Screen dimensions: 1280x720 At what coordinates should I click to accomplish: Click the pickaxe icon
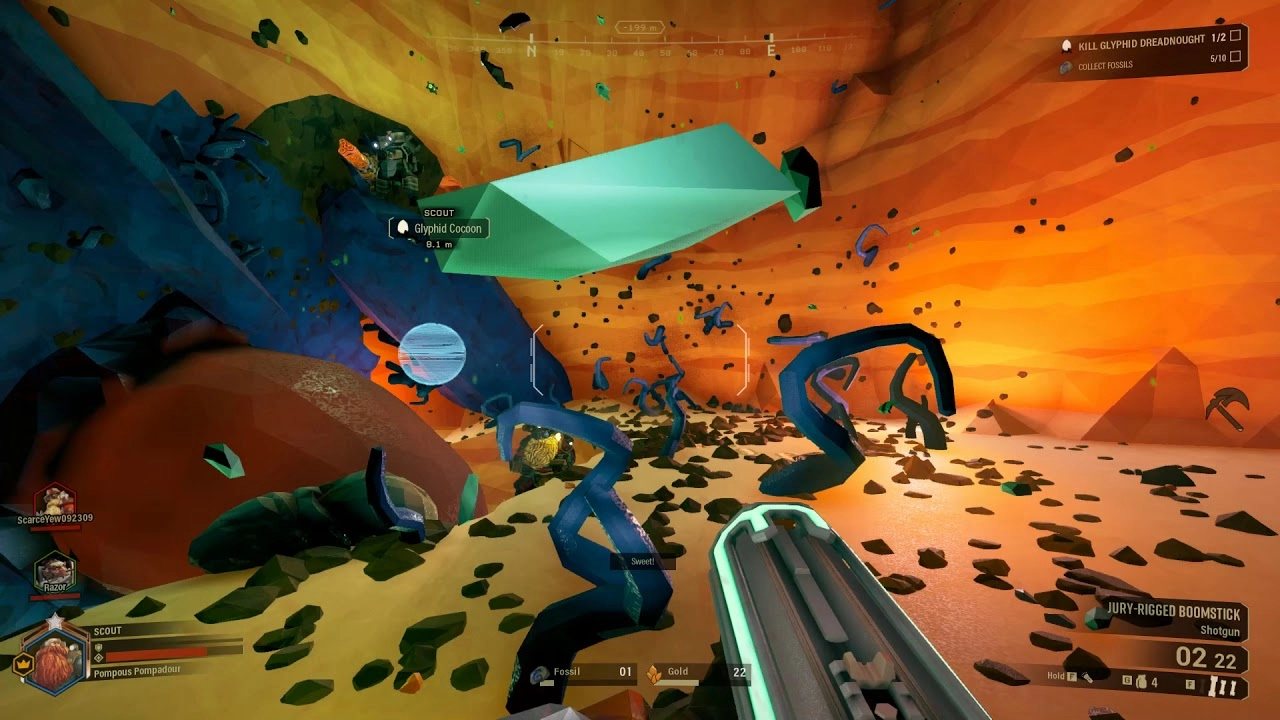(1225, 407)
